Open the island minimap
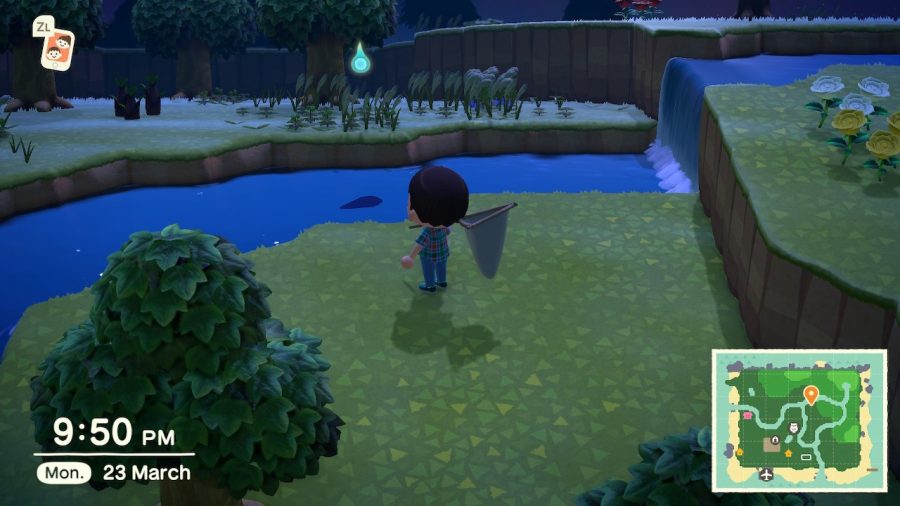 coord(799,420)
